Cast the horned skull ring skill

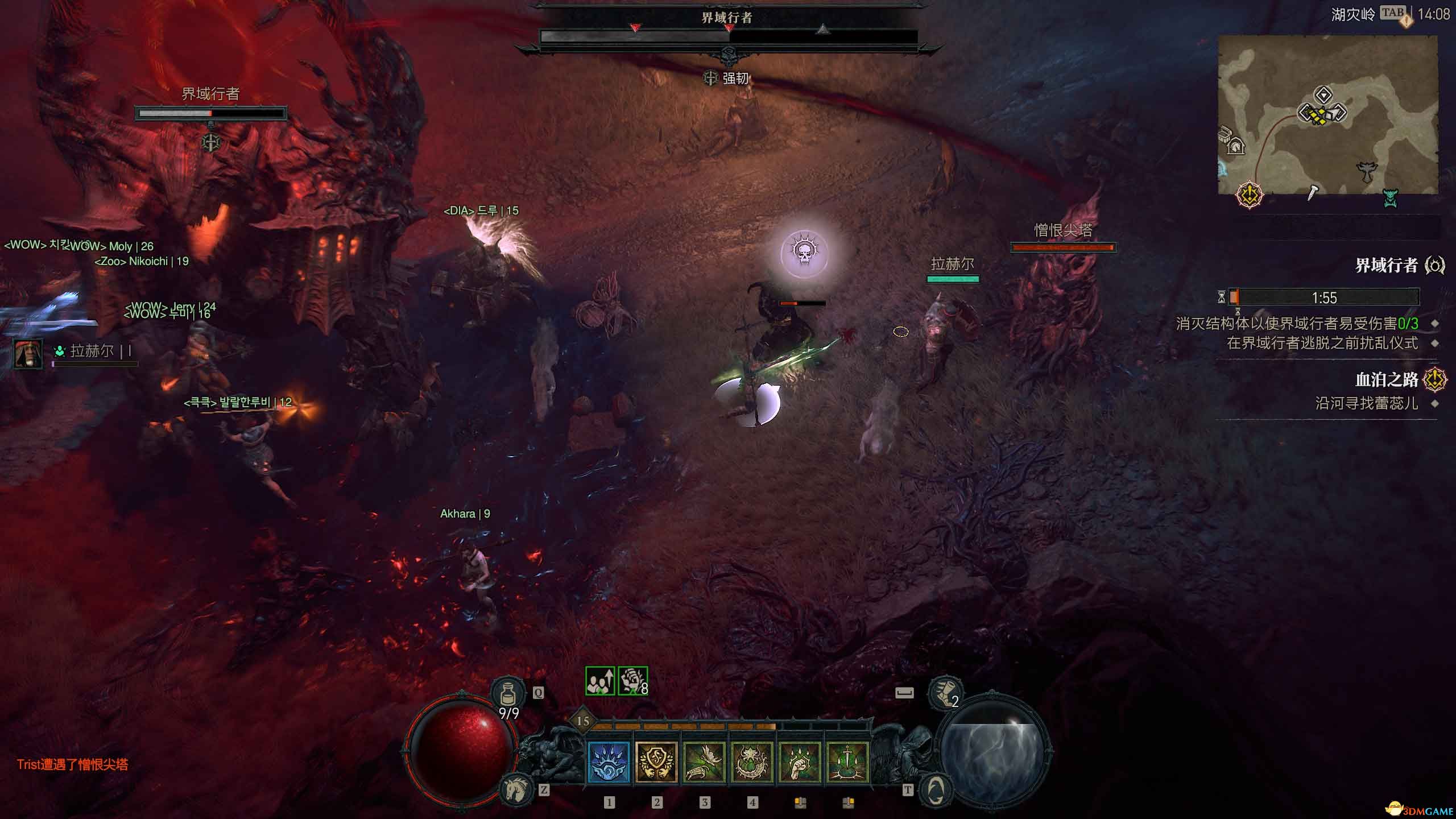pos(752,762)
